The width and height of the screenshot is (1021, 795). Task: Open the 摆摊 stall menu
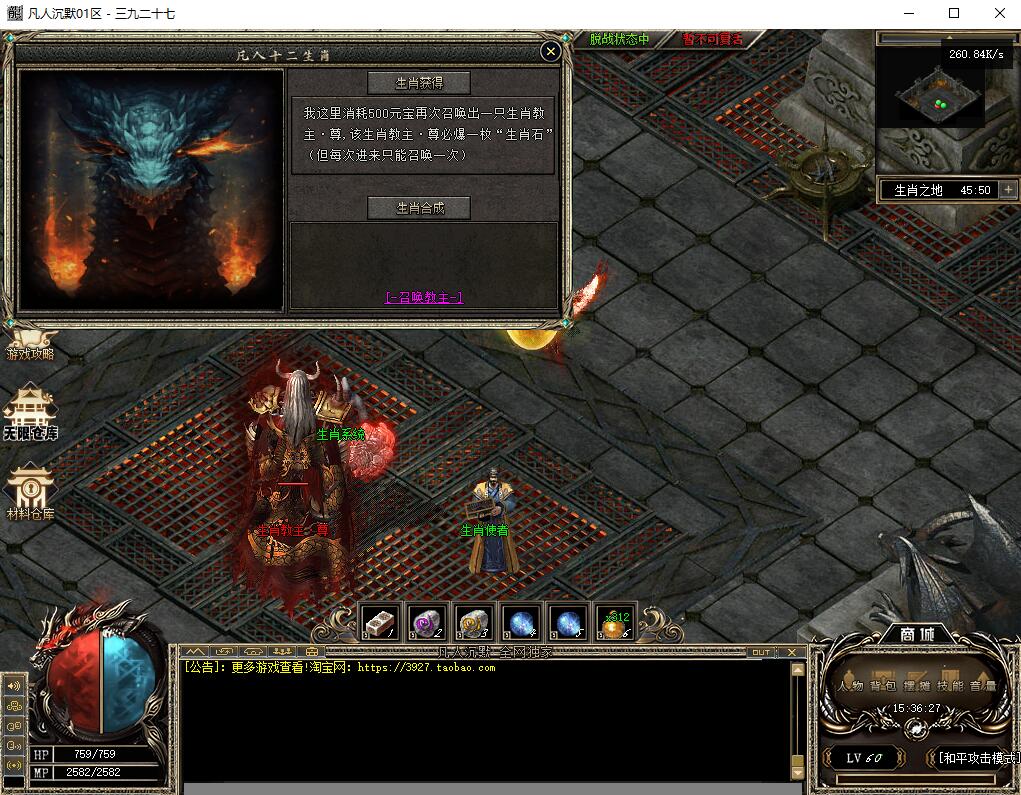click(x=917, y=683)
